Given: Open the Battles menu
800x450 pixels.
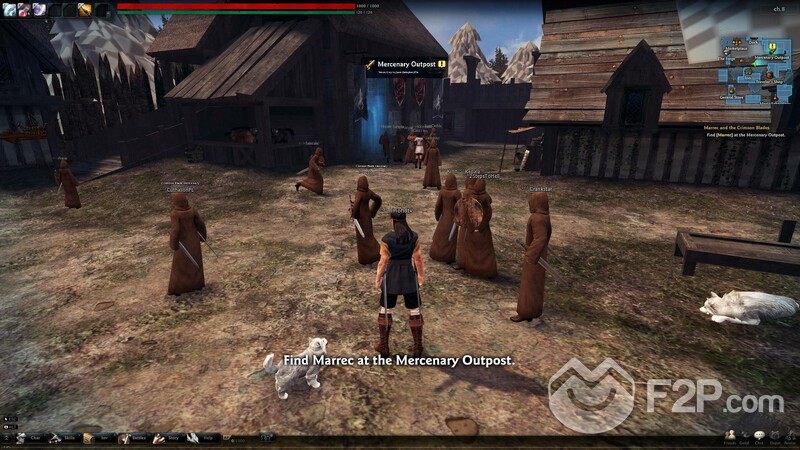Looking at the screenshot, I should 132,438.
